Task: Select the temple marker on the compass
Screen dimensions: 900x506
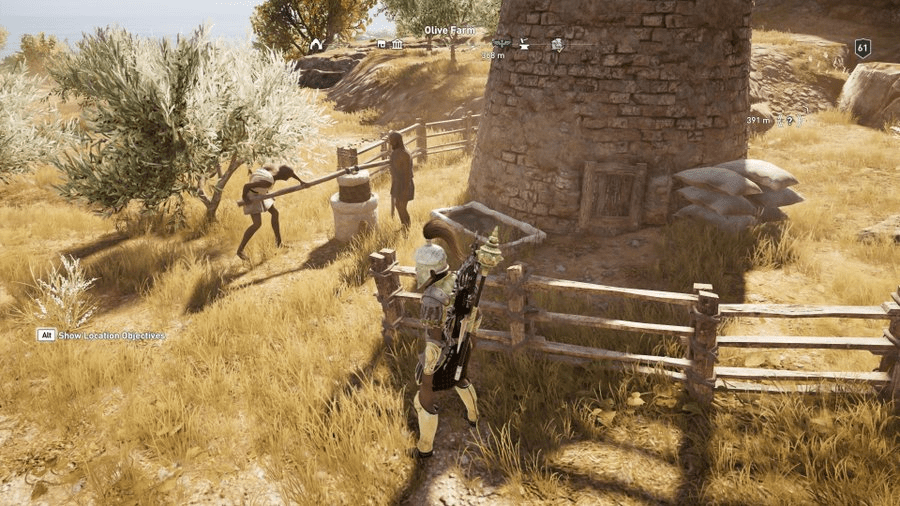Action: [398, 44]
